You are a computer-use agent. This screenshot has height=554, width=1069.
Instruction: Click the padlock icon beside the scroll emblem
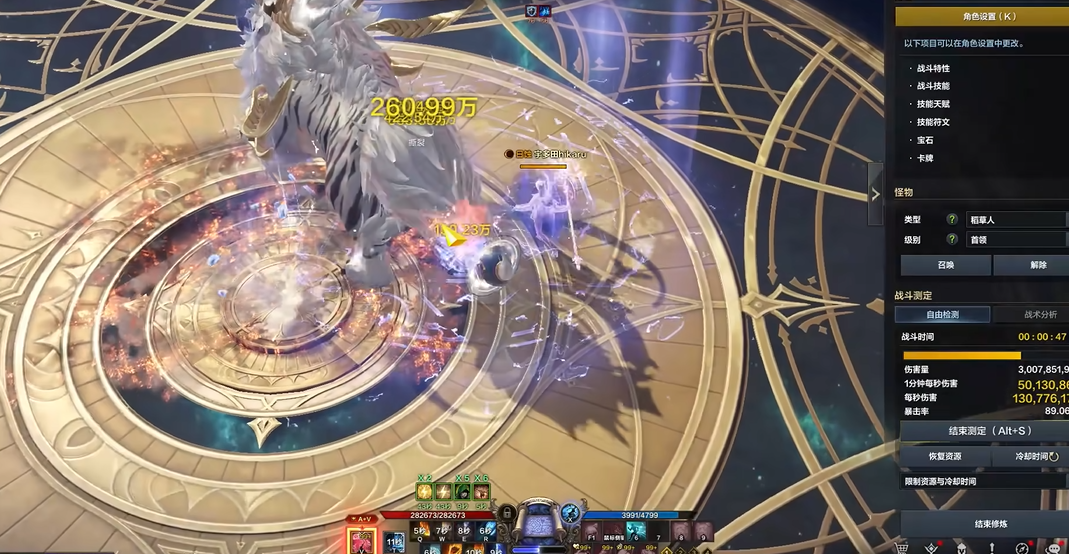tap(507, 512)
